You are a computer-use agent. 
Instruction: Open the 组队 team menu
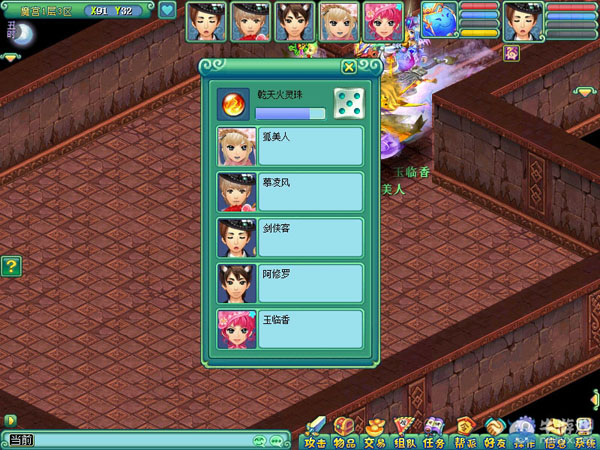point(405,432)
